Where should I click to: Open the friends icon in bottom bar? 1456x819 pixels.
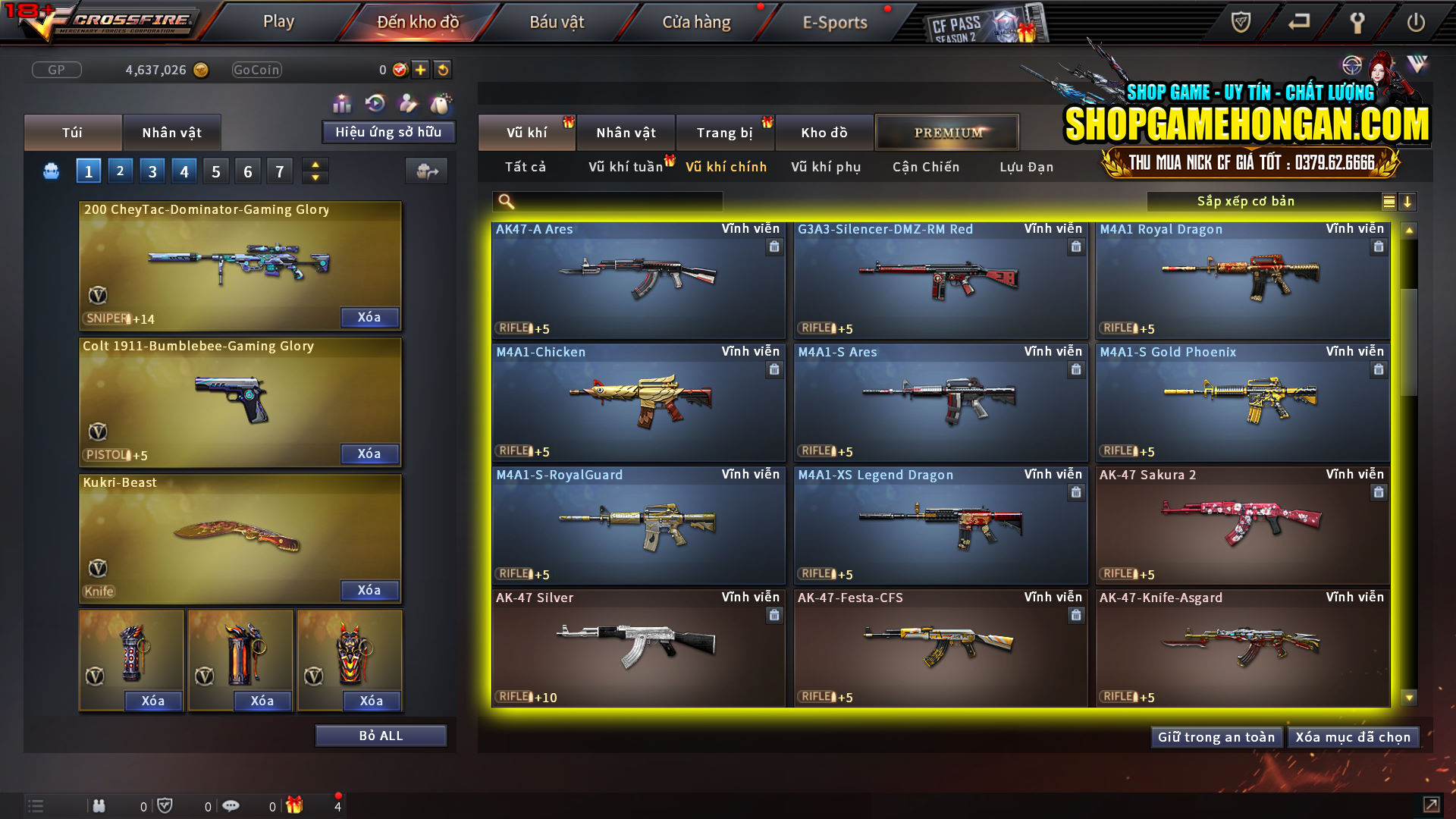pos(99,805)
